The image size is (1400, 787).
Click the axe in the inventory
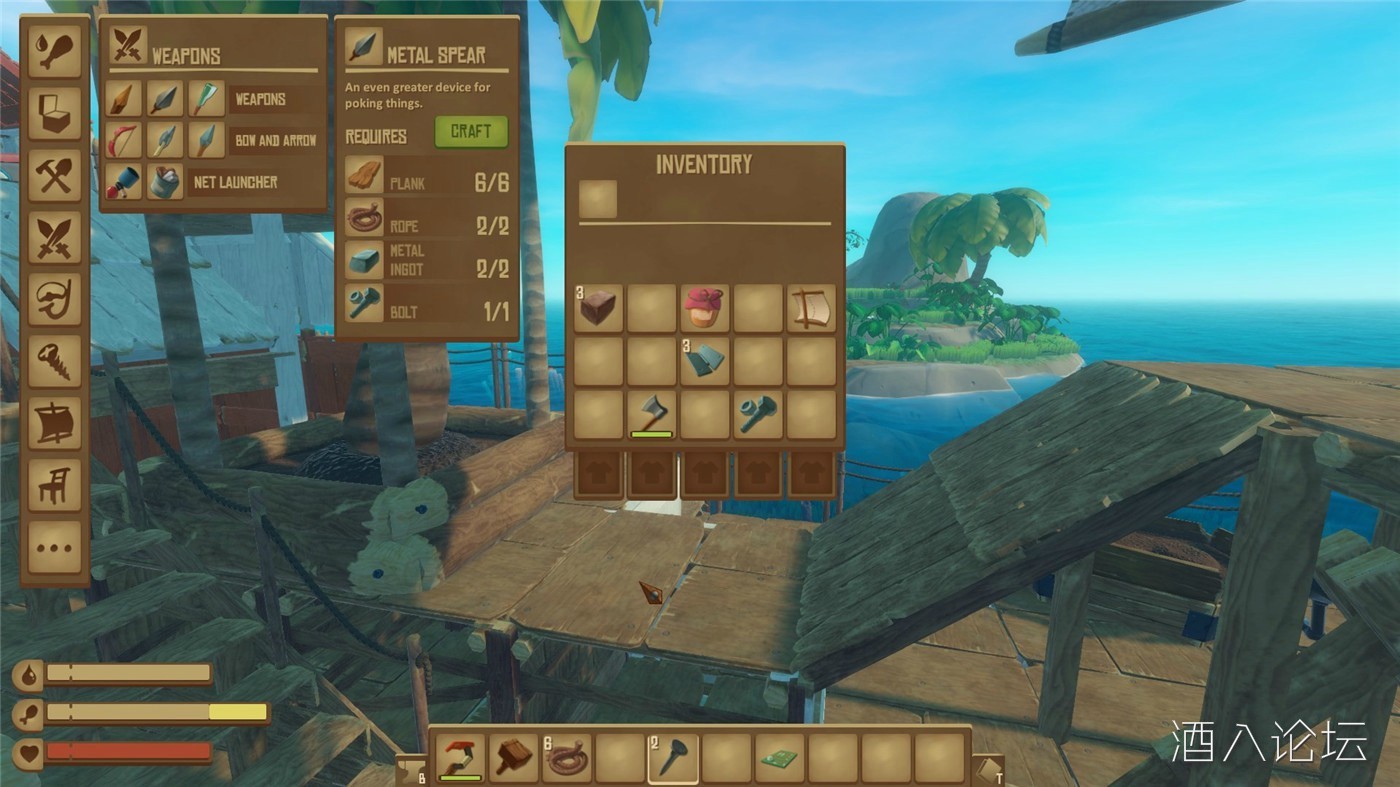click(x=651, y=414)
